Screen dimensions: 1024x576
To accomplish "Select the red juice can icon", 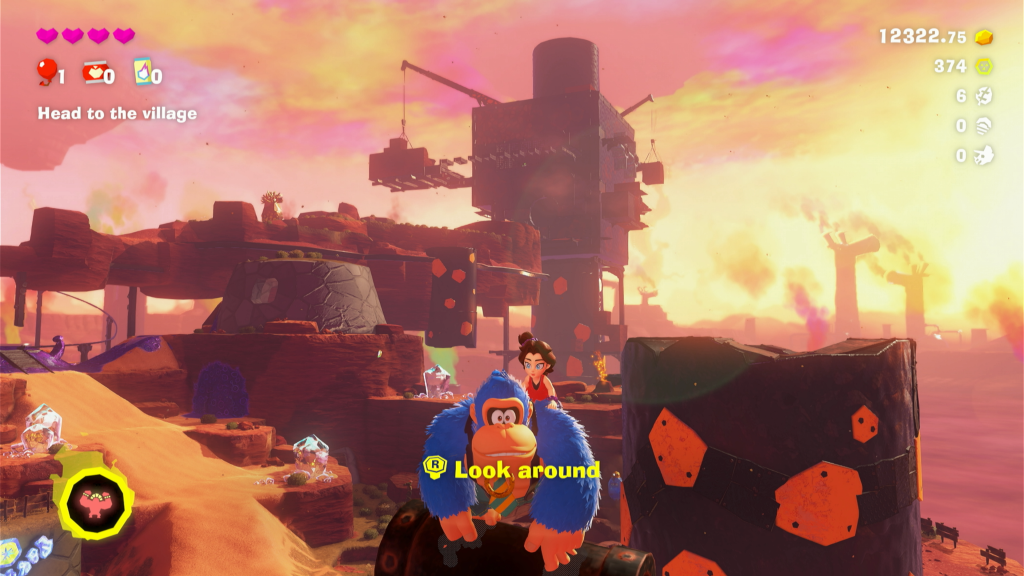I will point(94,71).
